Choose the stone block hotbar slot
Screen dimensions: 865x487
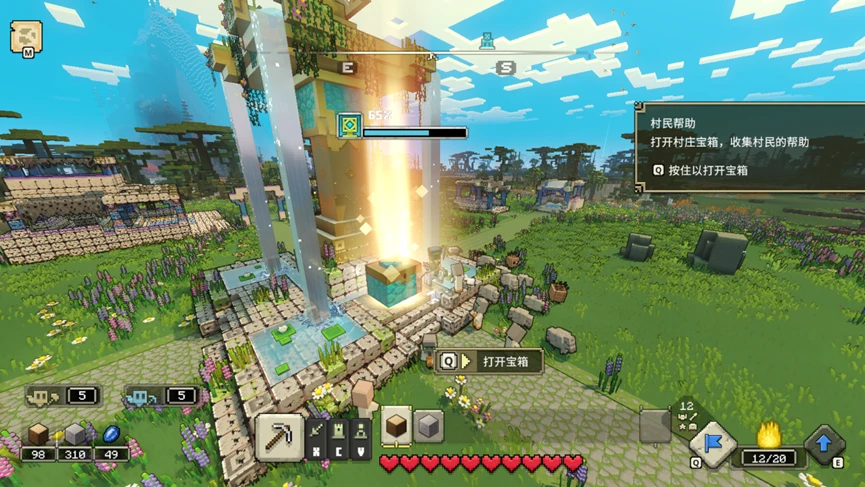pos(428,425)
